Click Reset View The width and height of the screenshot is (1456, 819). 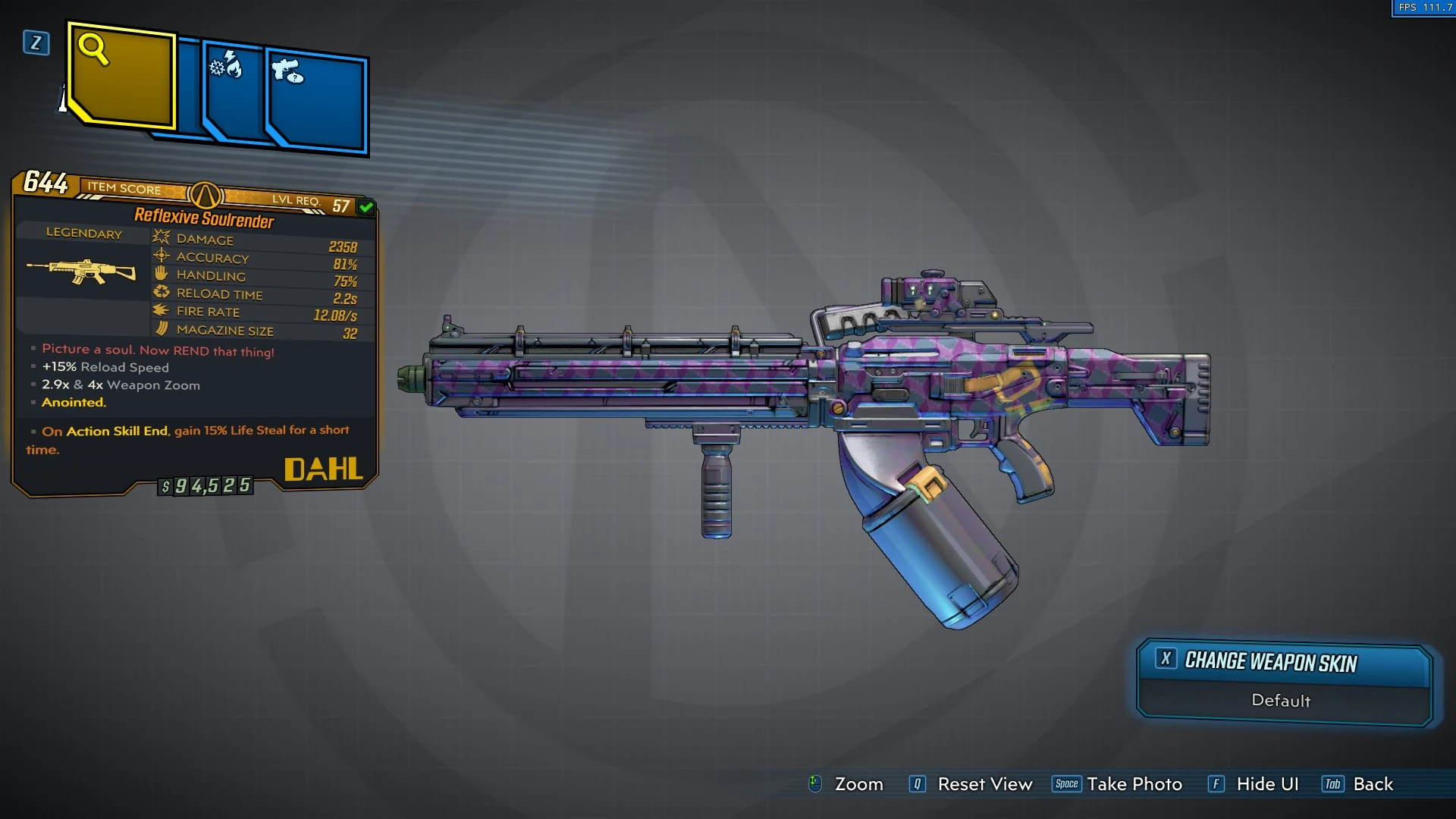(x=986, y=784)
